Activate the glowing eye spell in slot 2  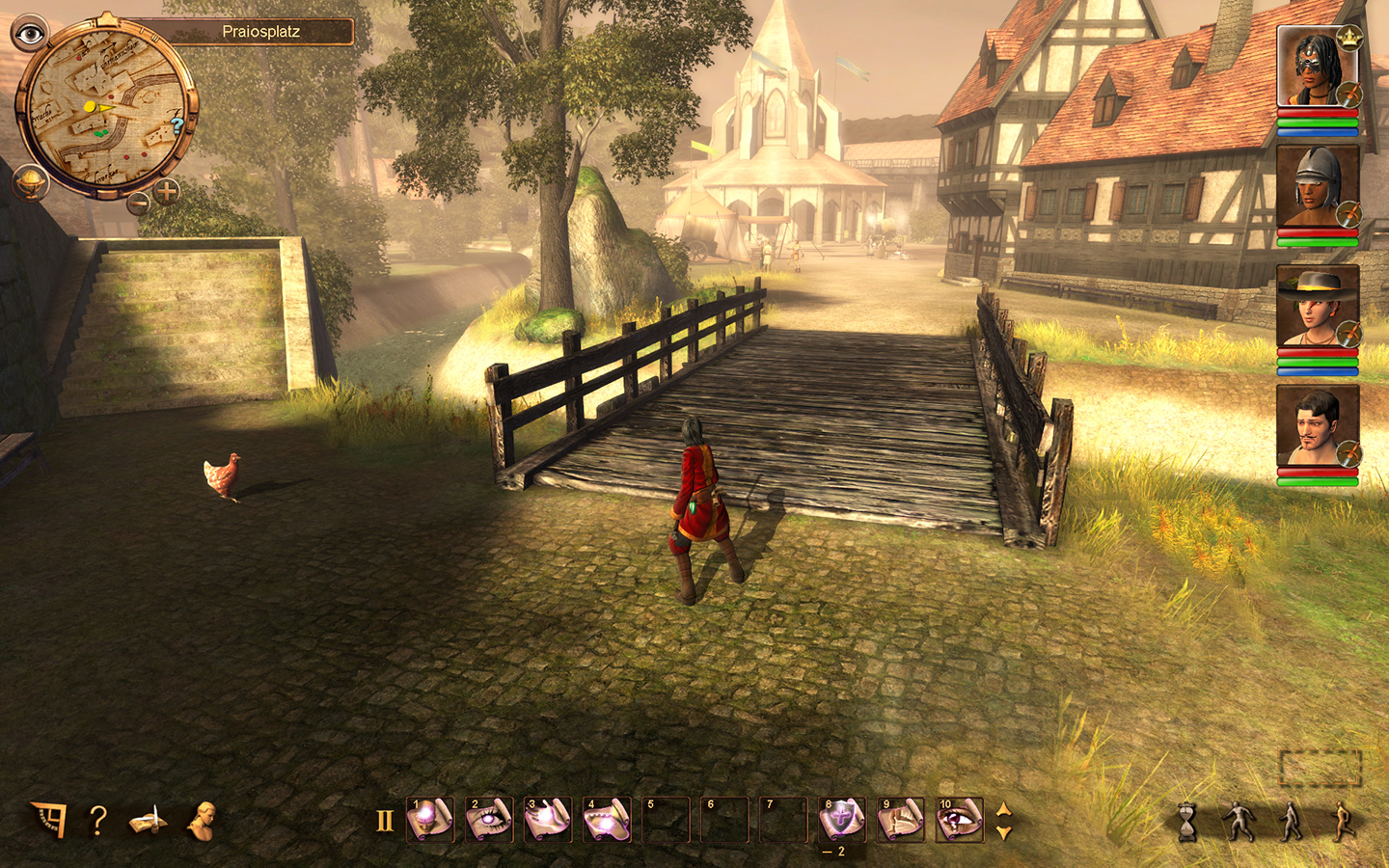click(x=489, y=820)
